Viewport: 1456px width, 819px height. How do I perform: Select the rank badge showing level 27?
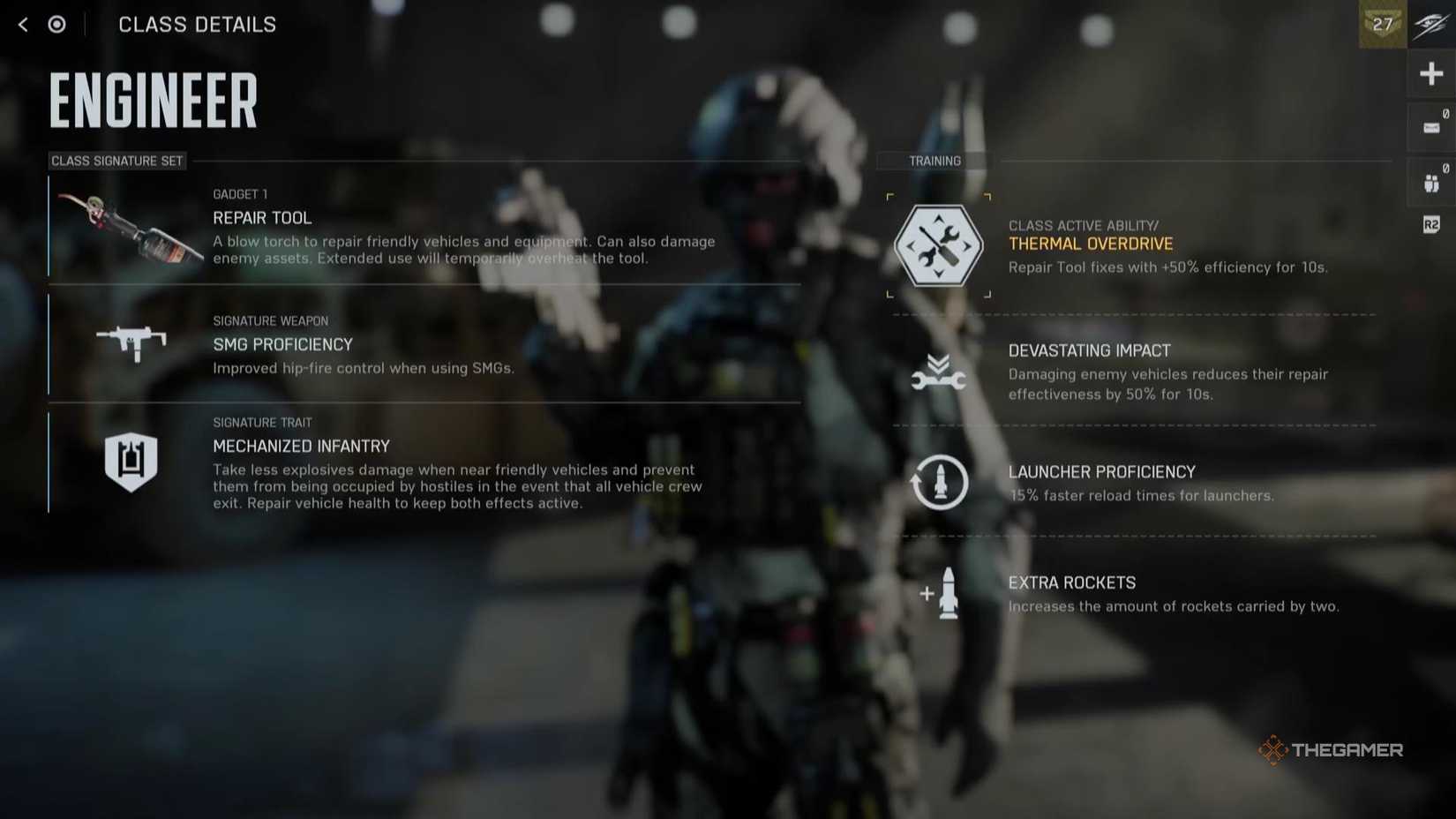[1382, 25]
